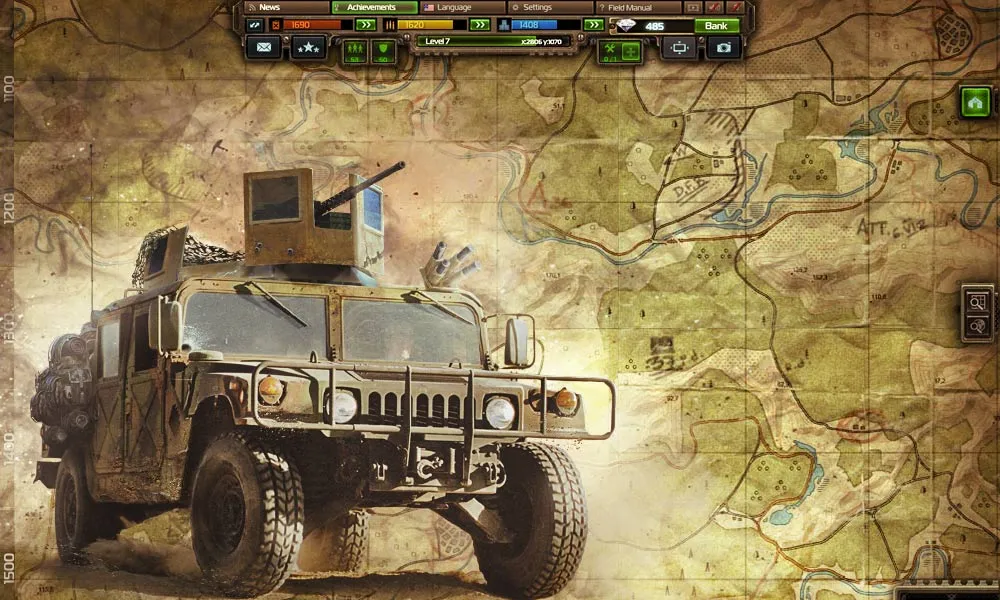Click the green shield defense icon
The width and height of the screenshot is (1000, 600).
point(383,50)
